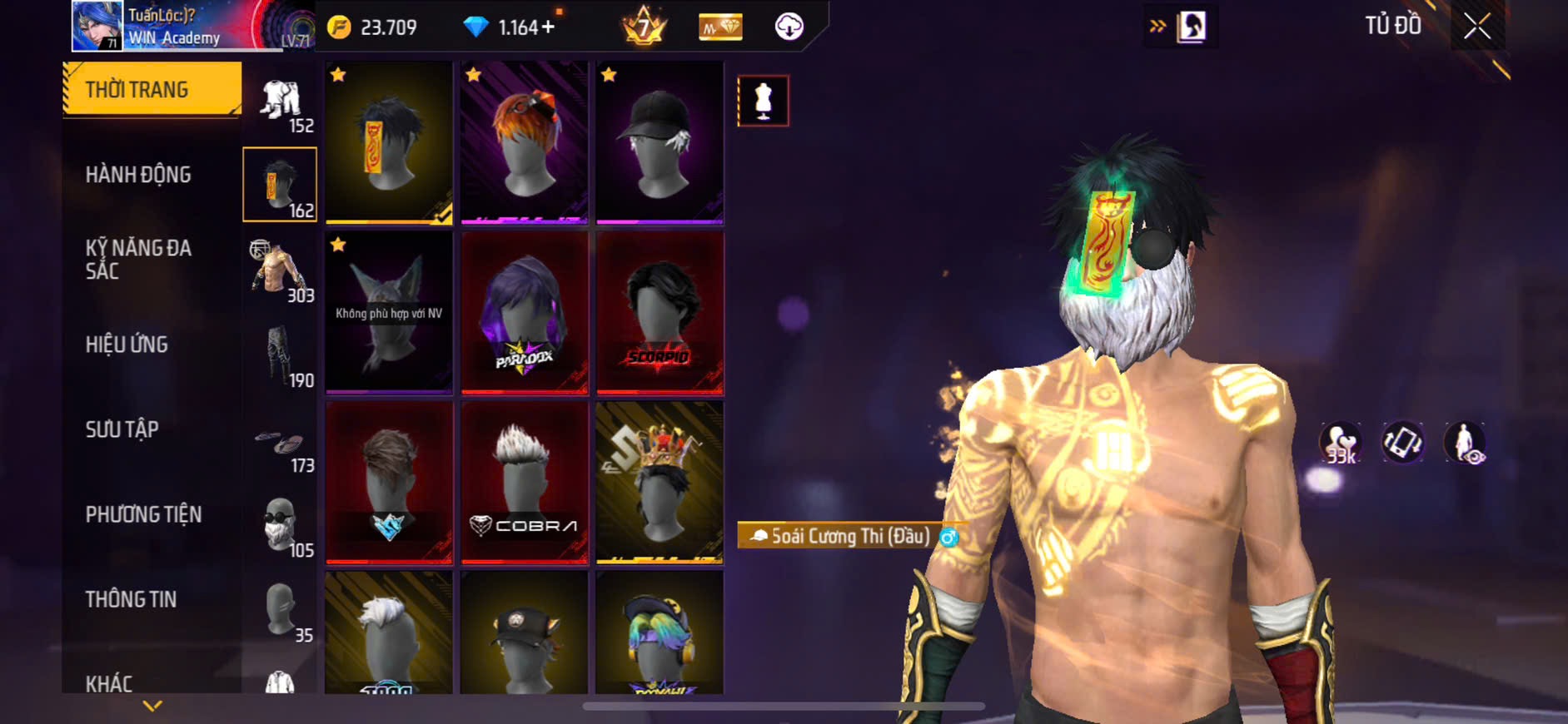Select the Thời Trang tab

152,89
